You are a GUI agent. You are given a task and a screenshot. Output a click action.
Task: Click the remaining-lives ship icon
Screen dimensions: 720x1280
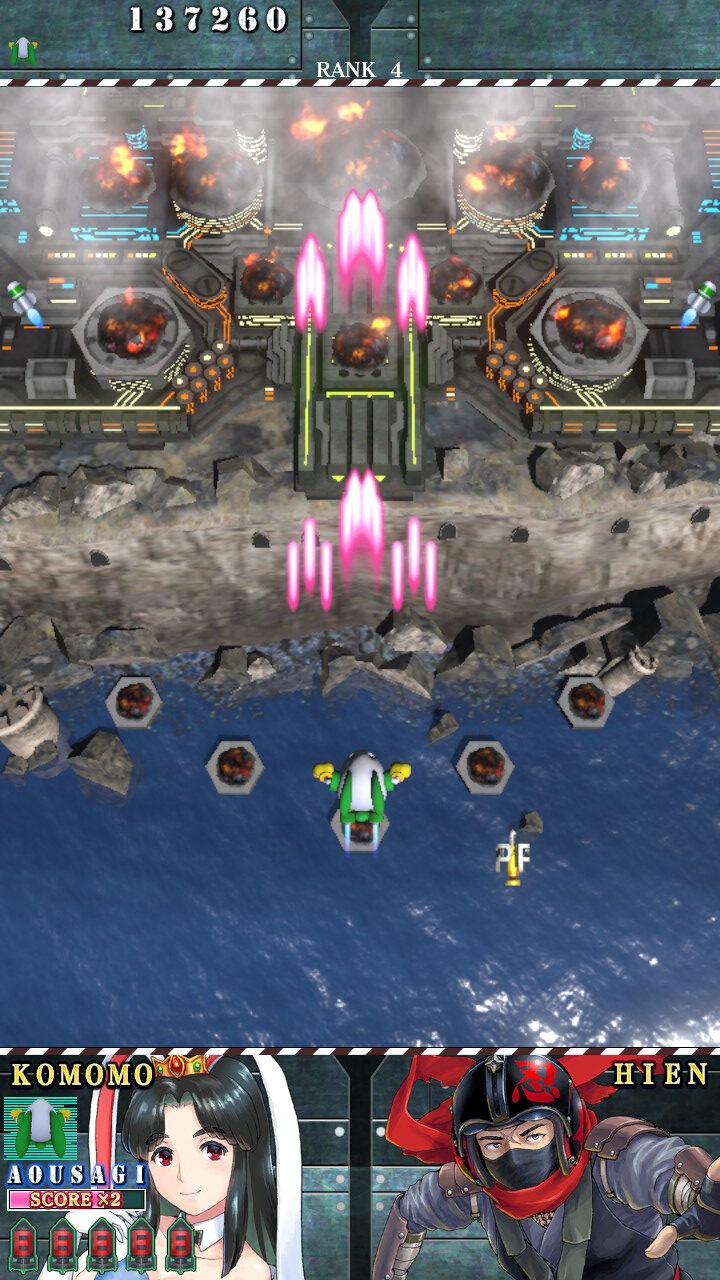coord(22,50)
